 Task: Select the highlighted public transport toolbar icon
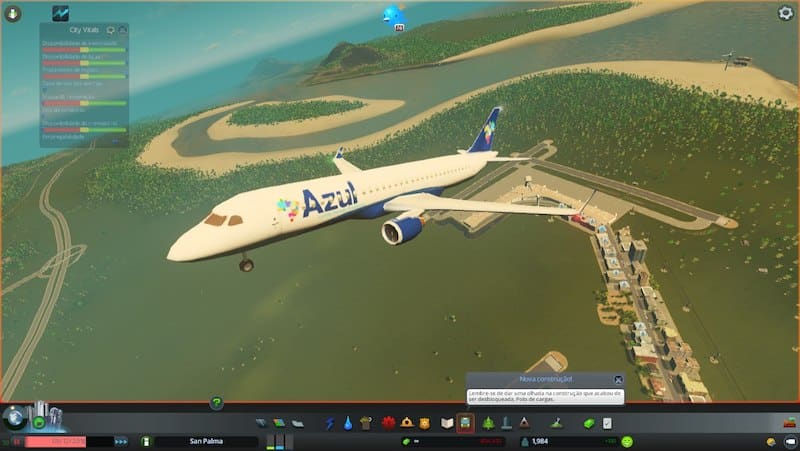tap(465, 423)
